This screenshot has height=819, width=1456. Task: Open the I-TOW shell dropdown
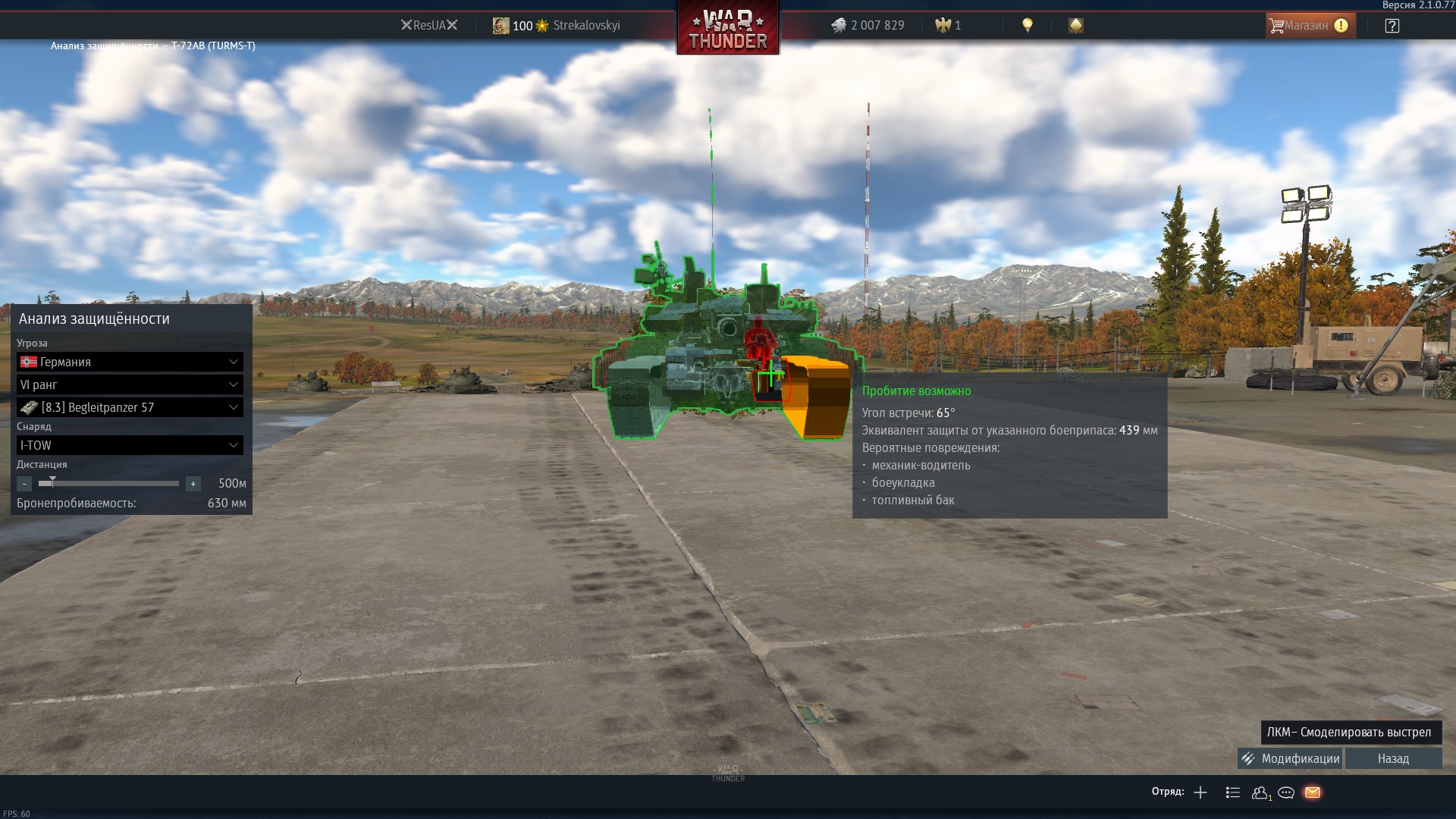tap(130, 445)
